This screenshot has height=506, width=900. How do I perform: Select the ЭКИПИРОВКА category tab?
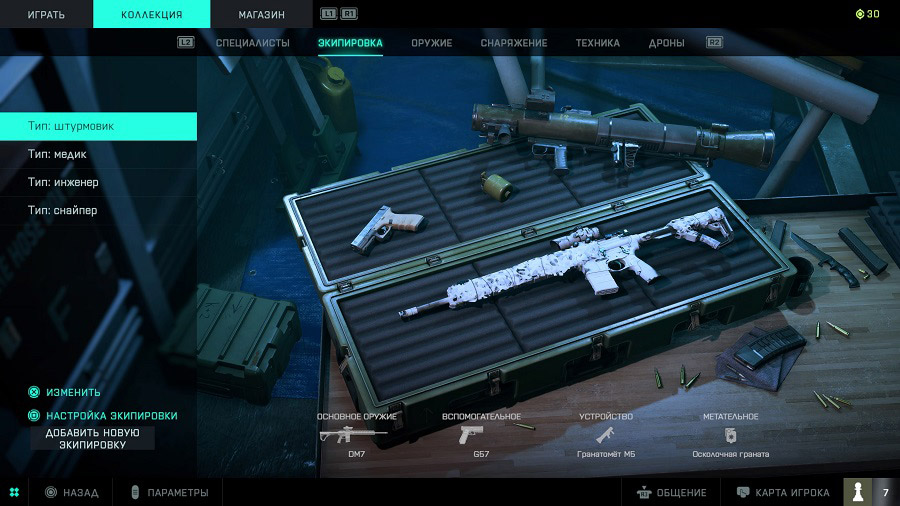(x=350, y=43)
